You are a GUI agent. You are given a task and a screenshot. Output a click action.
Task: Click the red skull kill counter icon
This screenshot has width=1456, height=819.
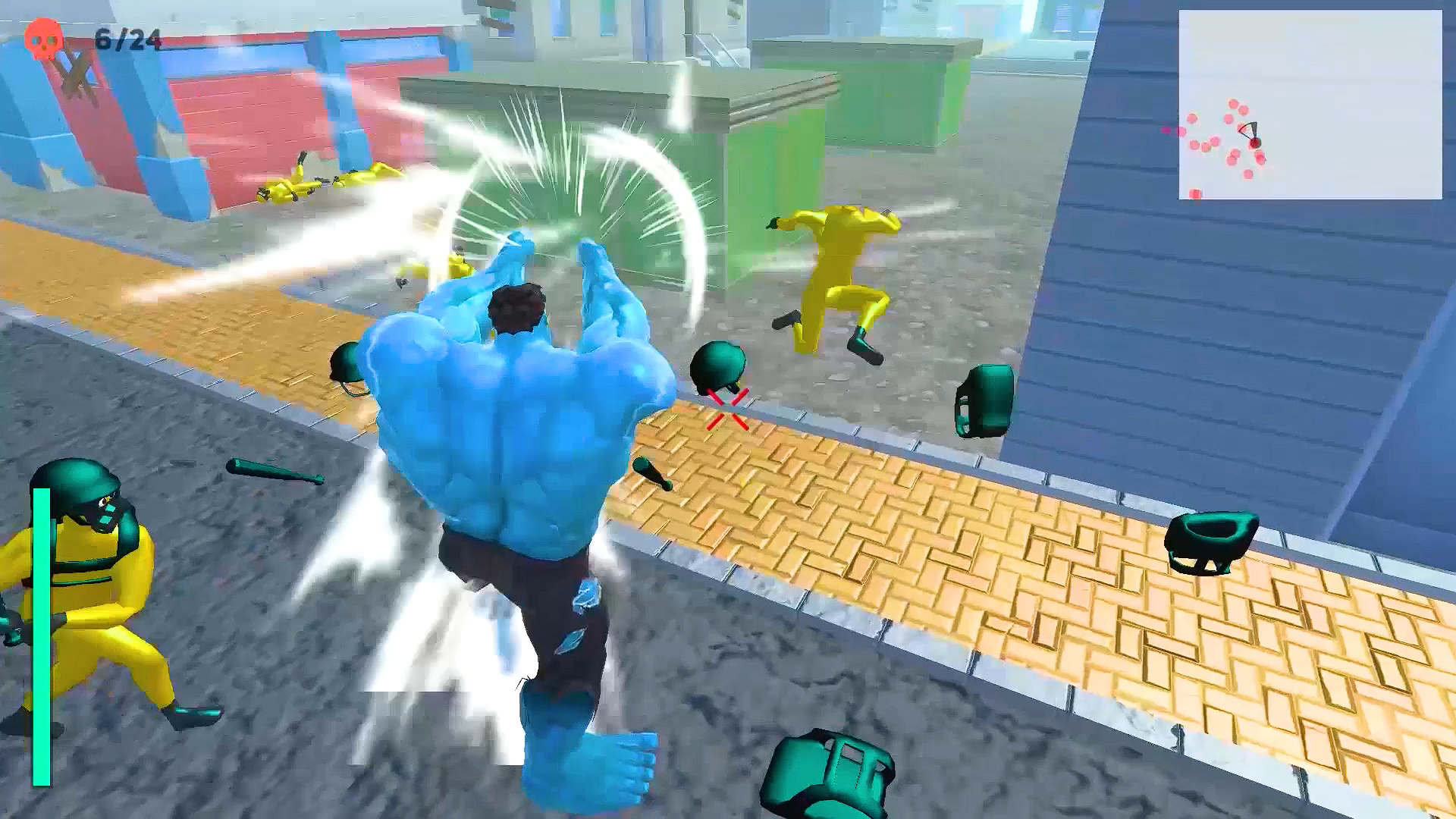pos(43,39)
